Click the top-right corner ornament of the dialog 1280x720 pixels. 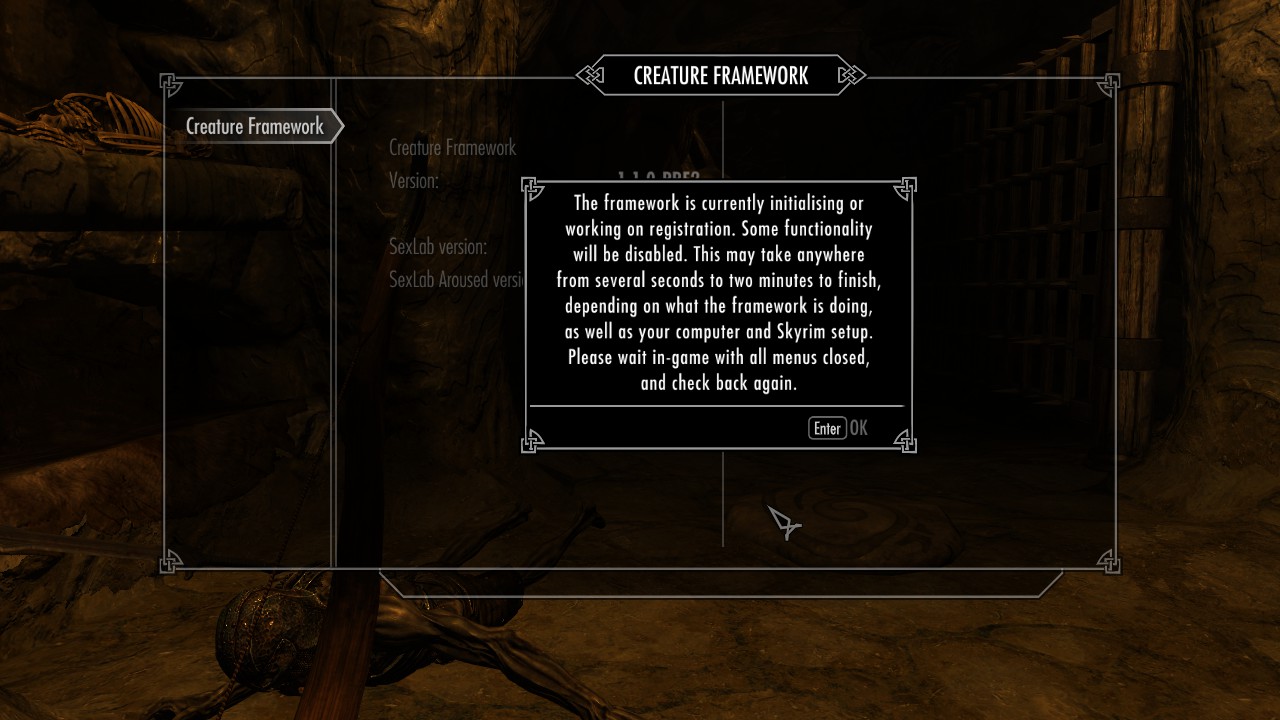[907, 189]
